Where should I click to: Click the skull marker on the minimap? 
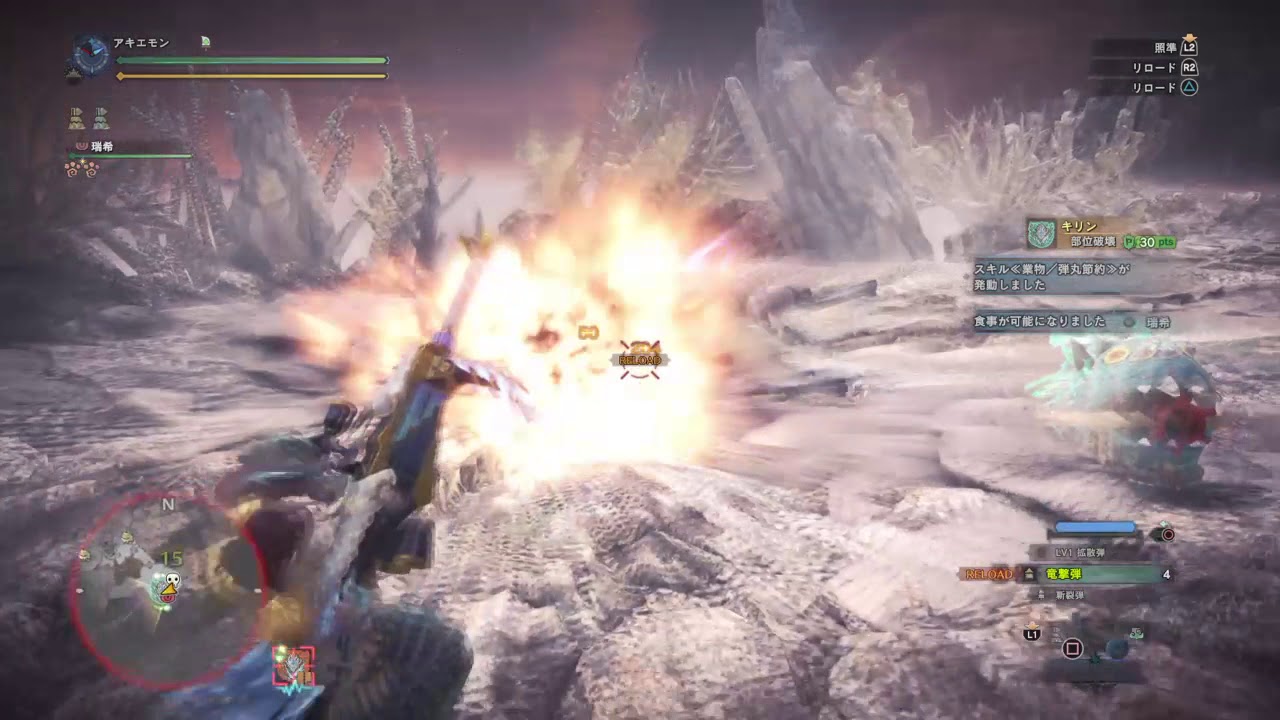pos(171,587)
